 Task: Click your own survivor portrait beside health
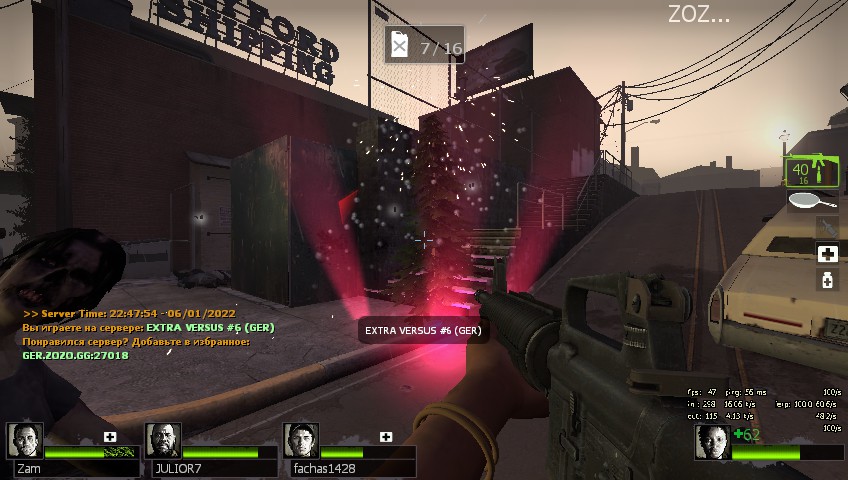point(713,442)
